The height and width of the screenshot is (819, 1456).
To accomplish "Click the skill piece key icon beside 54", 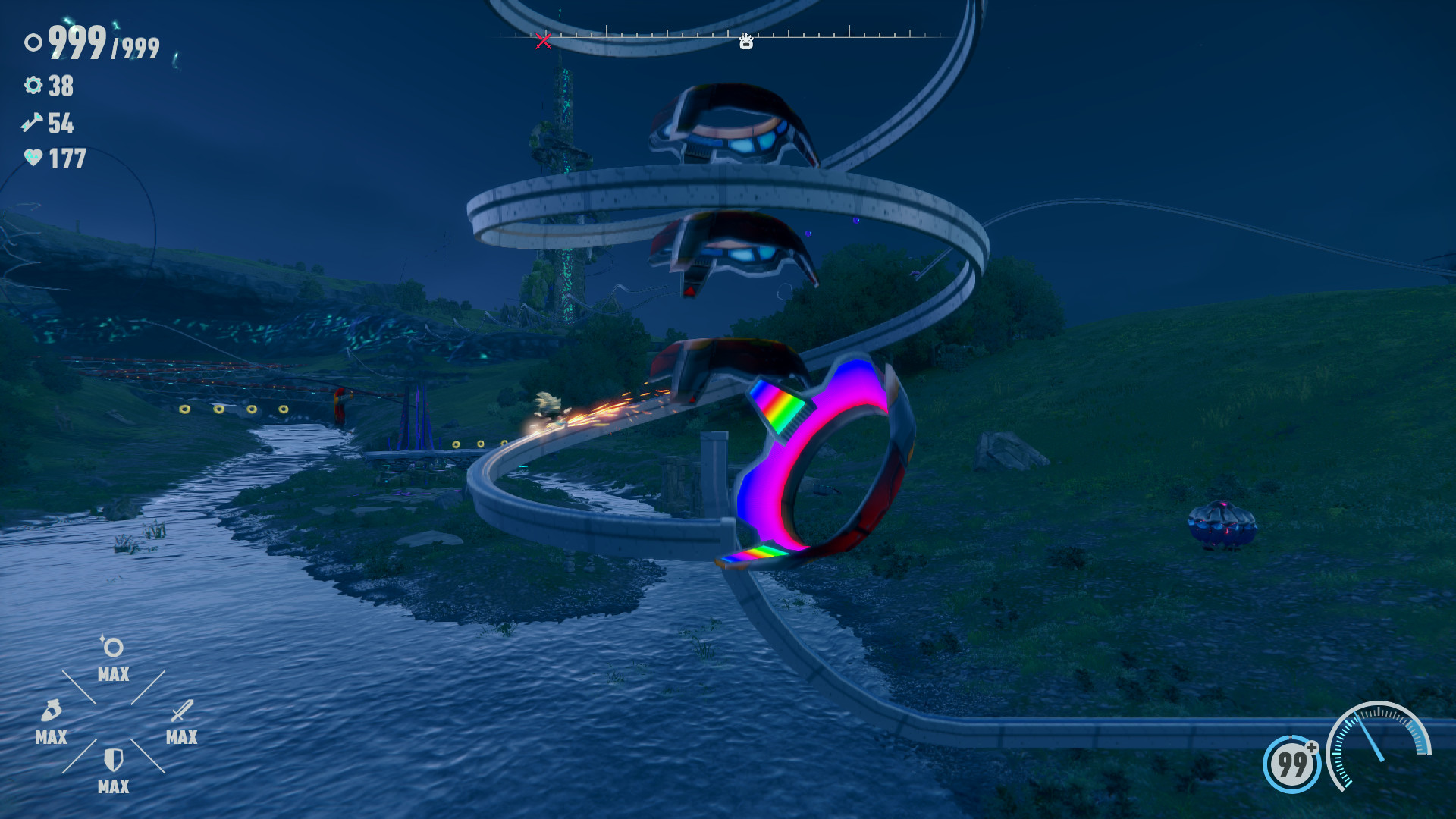I will pyautogui.click(x=31, y=124).
